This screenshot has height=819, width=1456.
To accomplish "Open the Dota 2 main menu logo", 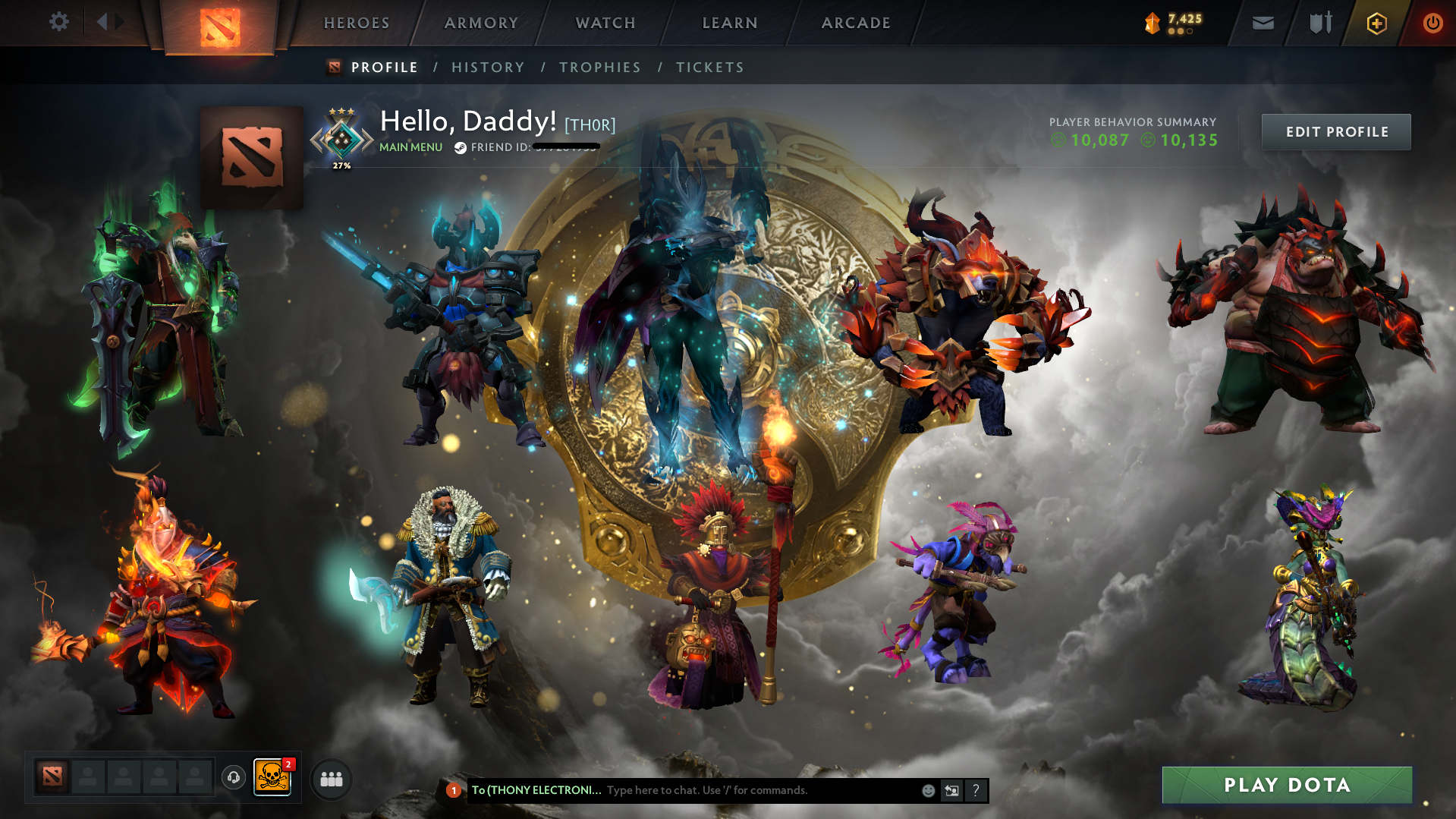I will (220, 21).
